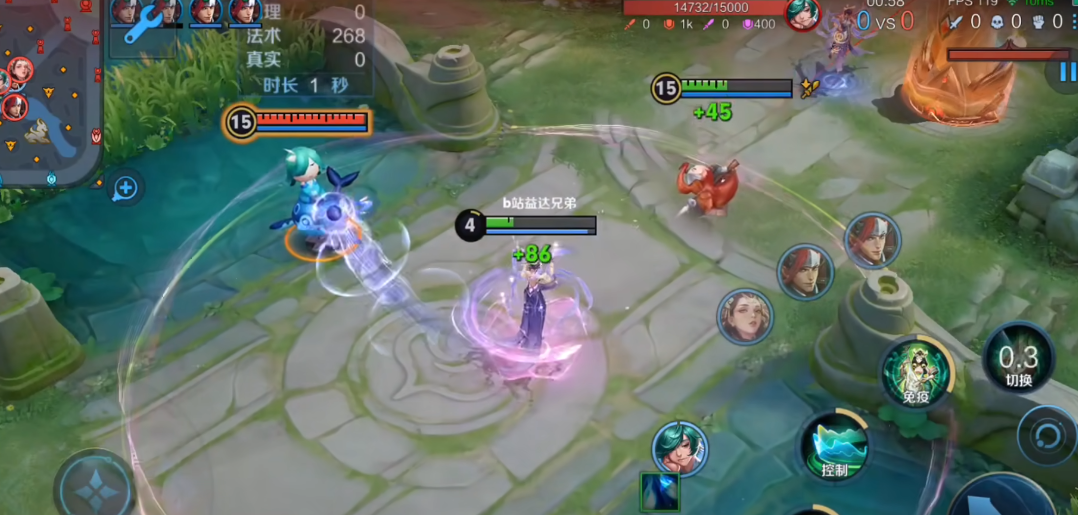
Task: Use the 控制 skill button
Action: 834,447
